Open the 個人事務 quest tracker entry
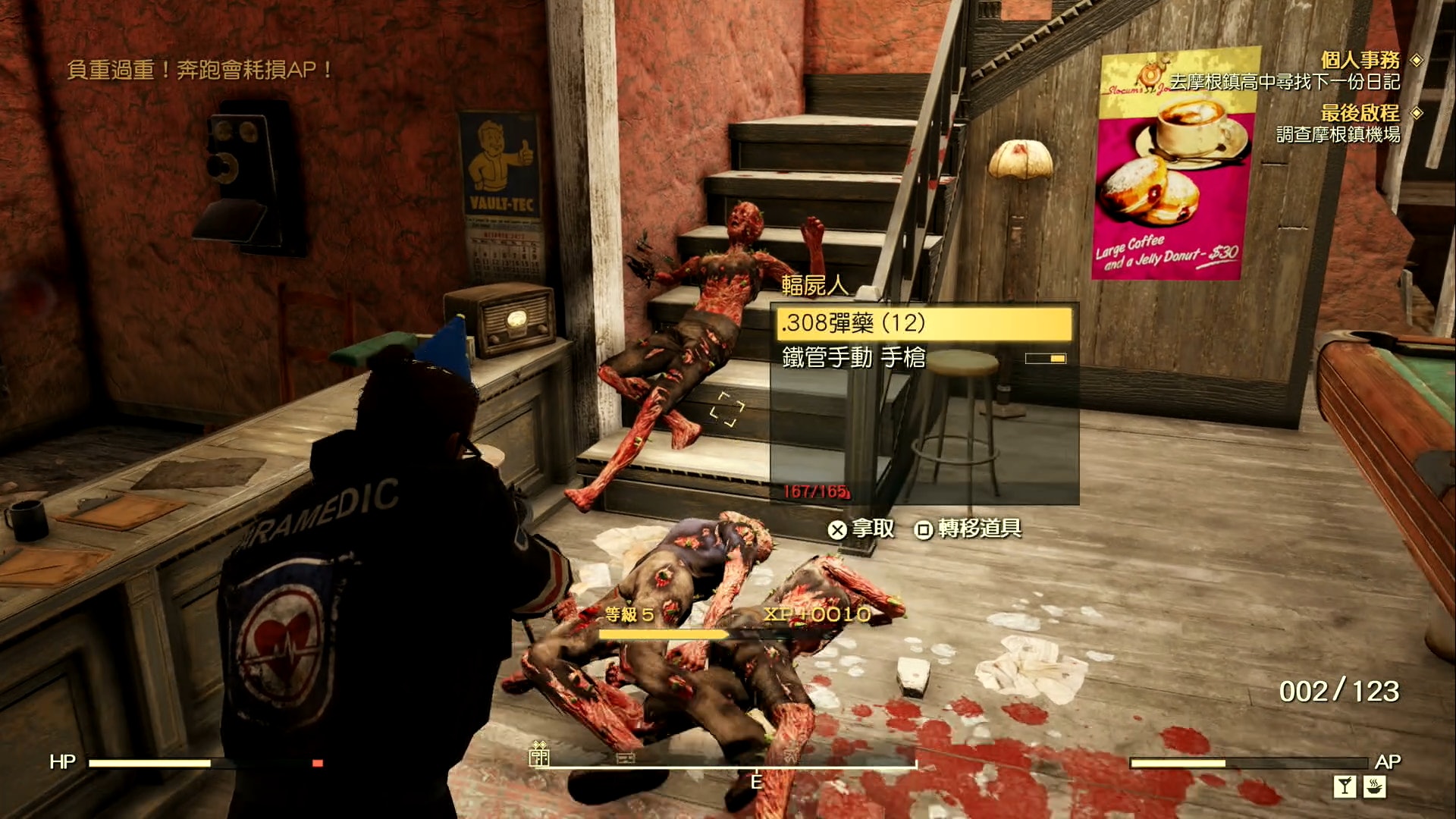Viewport: 1456px width, 819px height. (1360, 60)
